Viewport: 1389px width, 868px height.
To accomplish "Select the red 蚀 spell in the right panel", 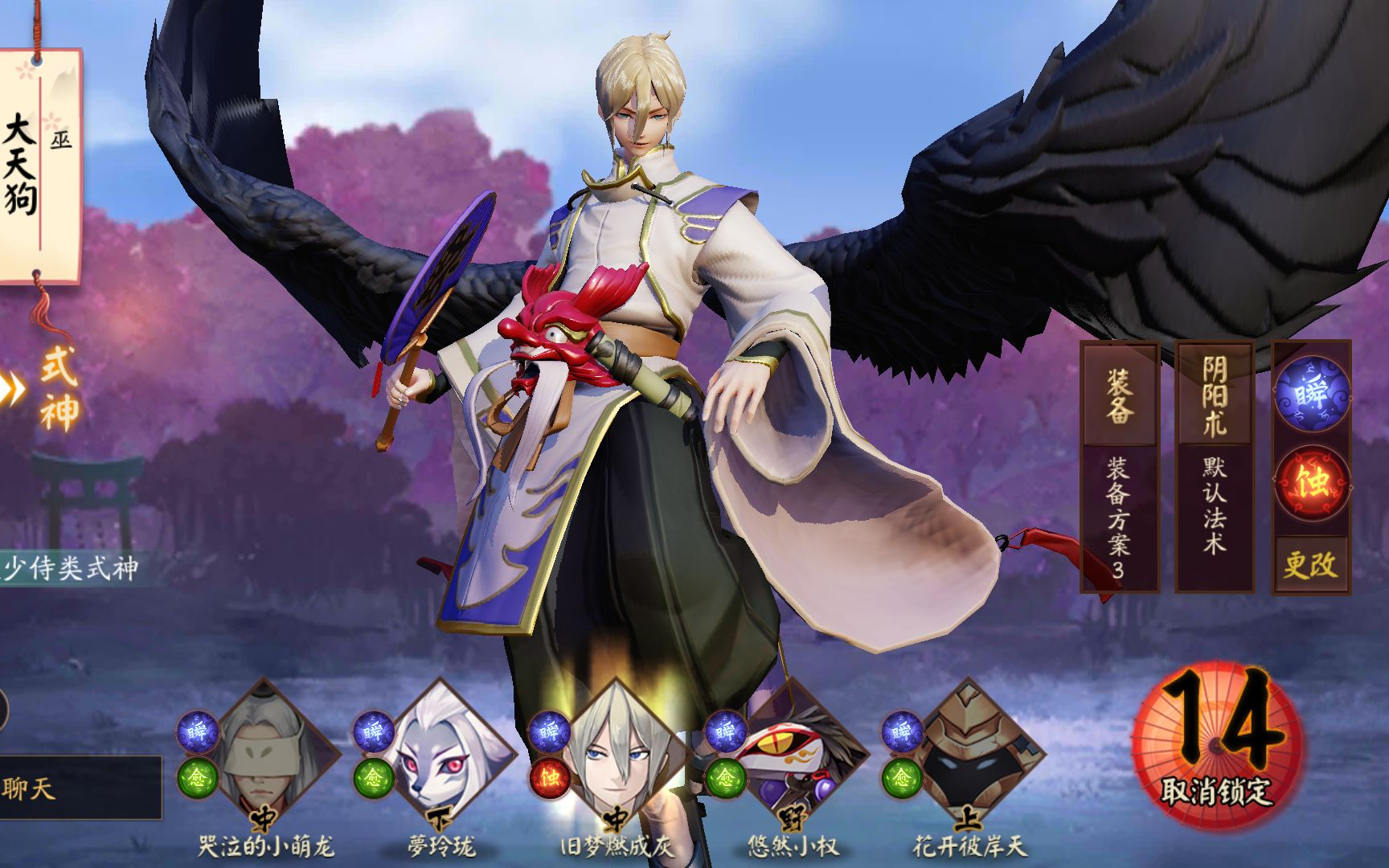I will tap(1312, 483).
